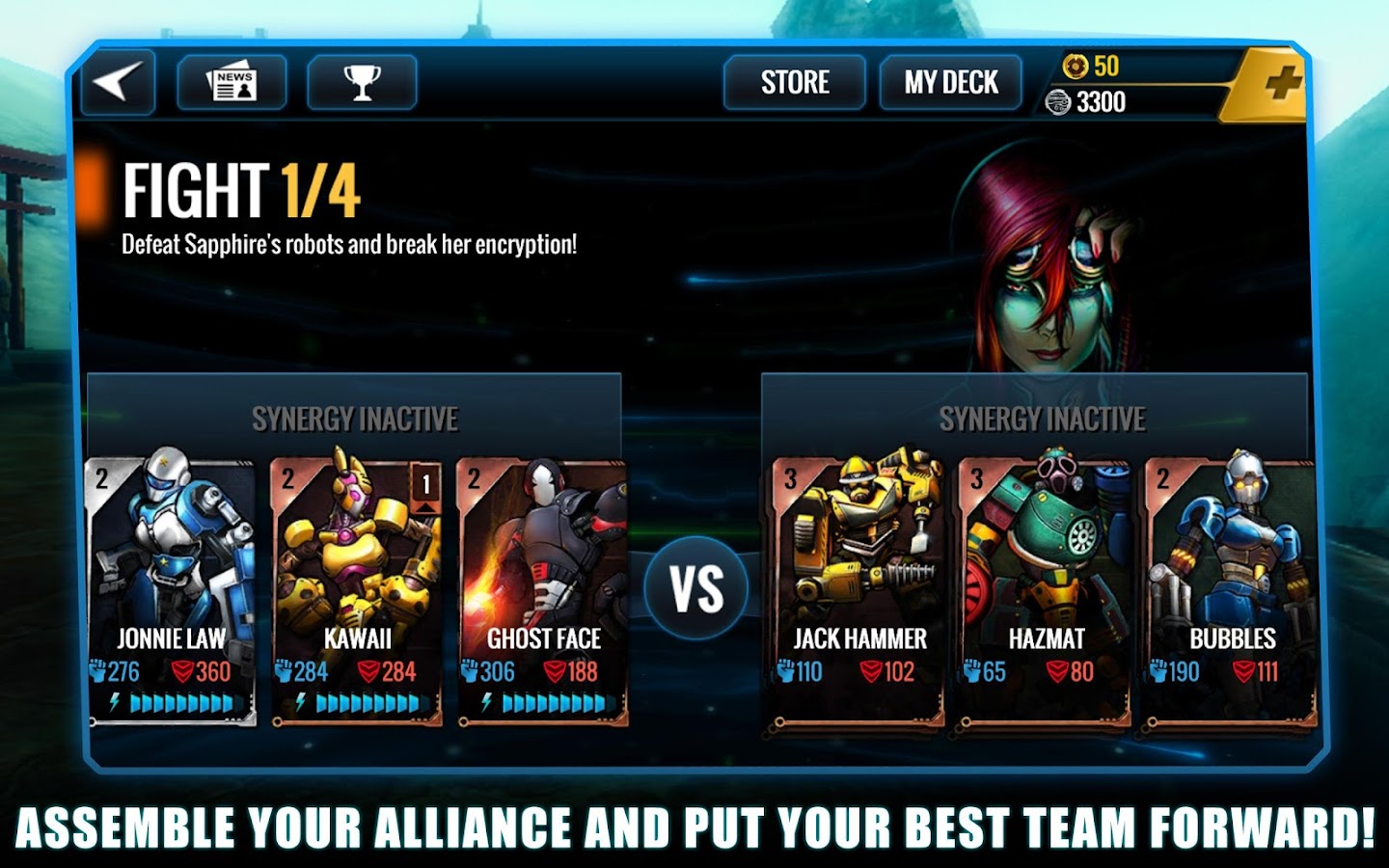
Task: Open the STORE
Action: pos(795,83)
